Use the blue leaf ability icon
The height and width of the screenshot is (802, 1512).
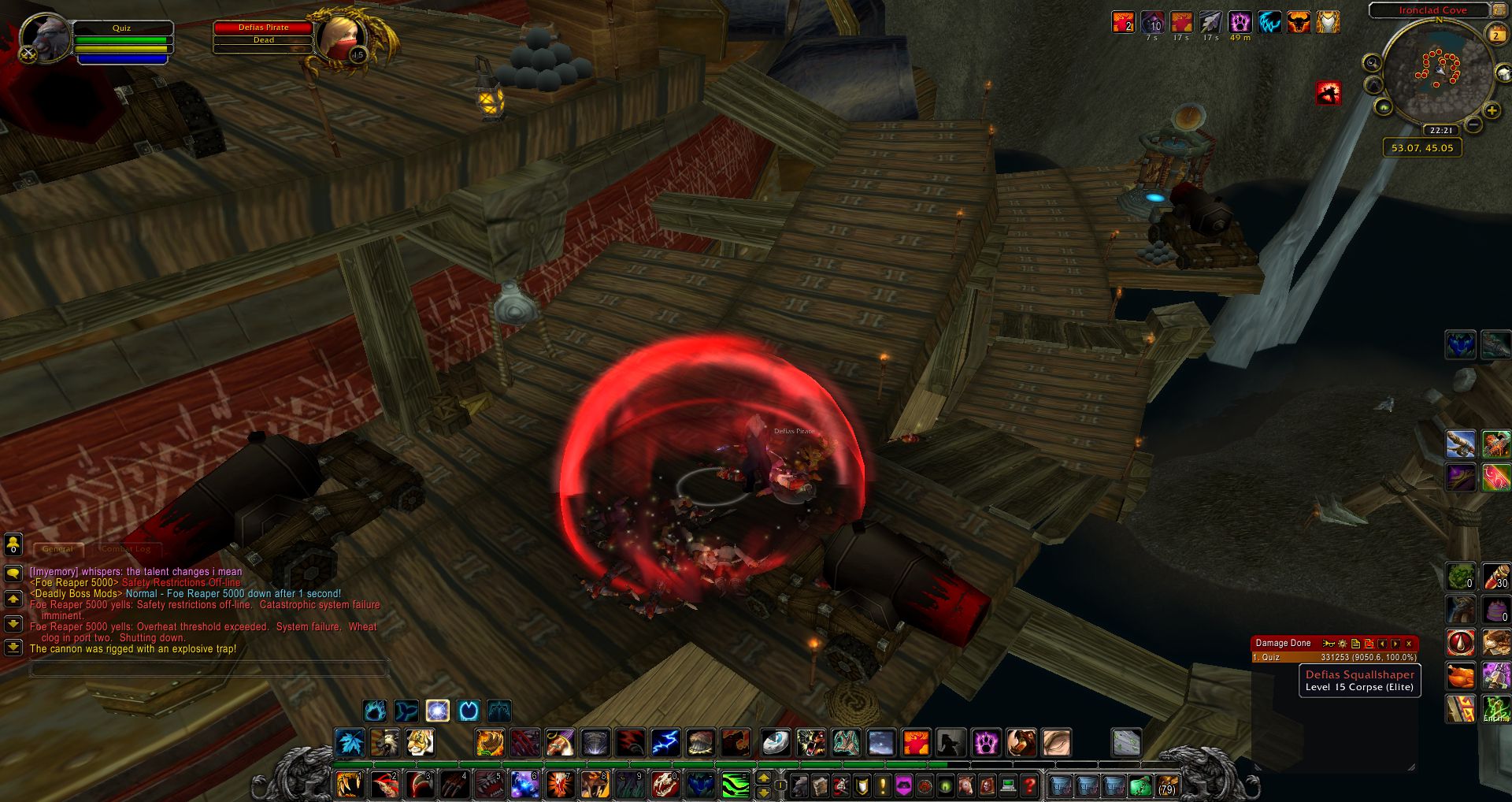[349, 743]
